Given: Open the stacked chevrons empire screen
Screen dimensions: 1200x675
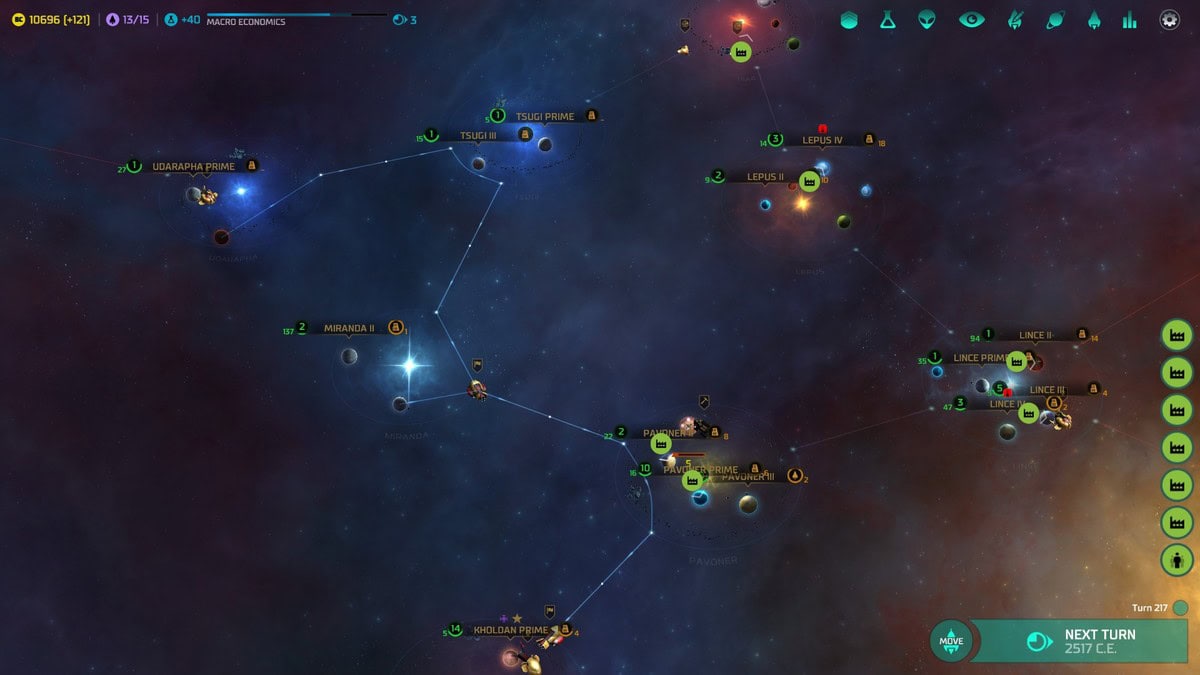Looking at the screenshot, I should pos(849,20).
